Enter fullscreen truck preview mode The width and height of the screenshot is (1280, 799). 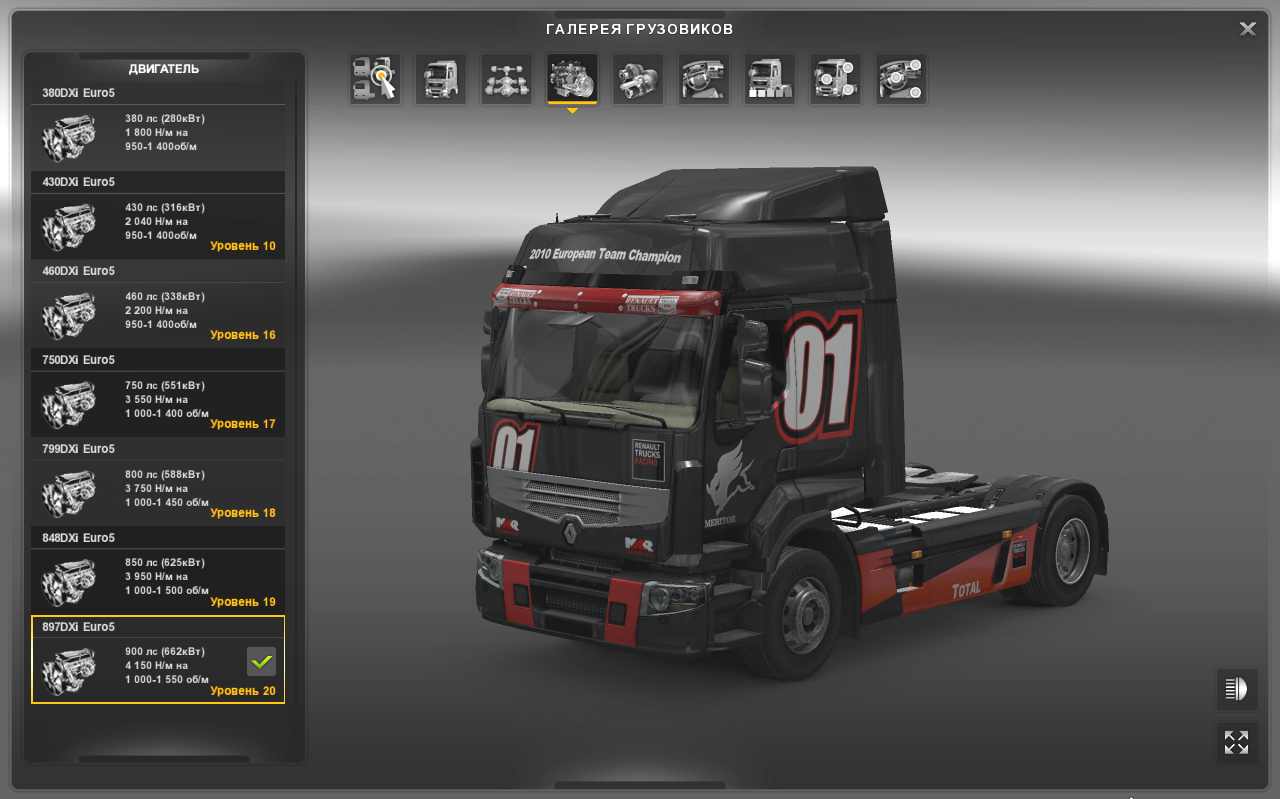(1236, 742)
